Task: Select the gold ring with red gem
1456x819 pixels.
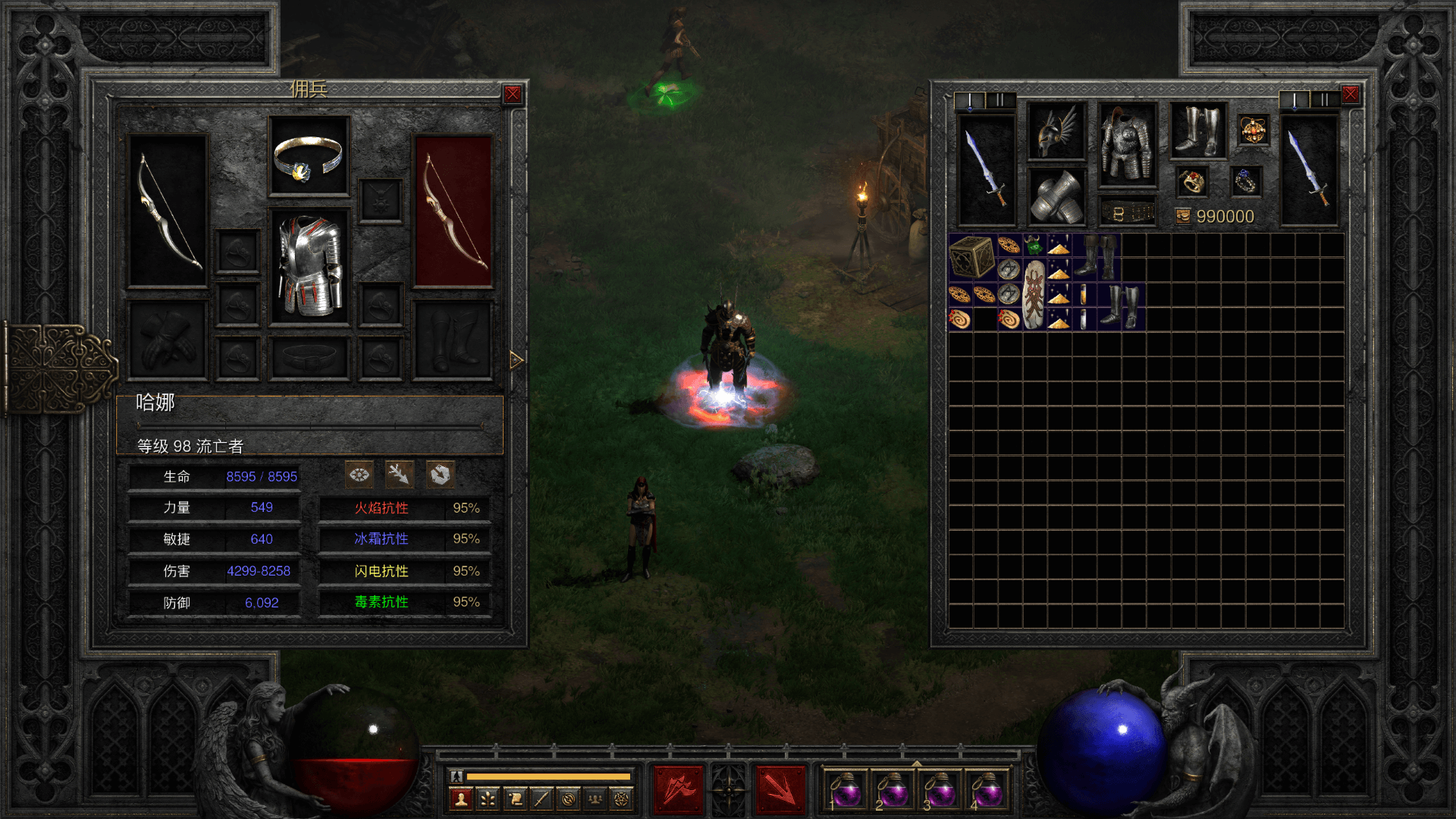Action: click(x=1191, y=182)
